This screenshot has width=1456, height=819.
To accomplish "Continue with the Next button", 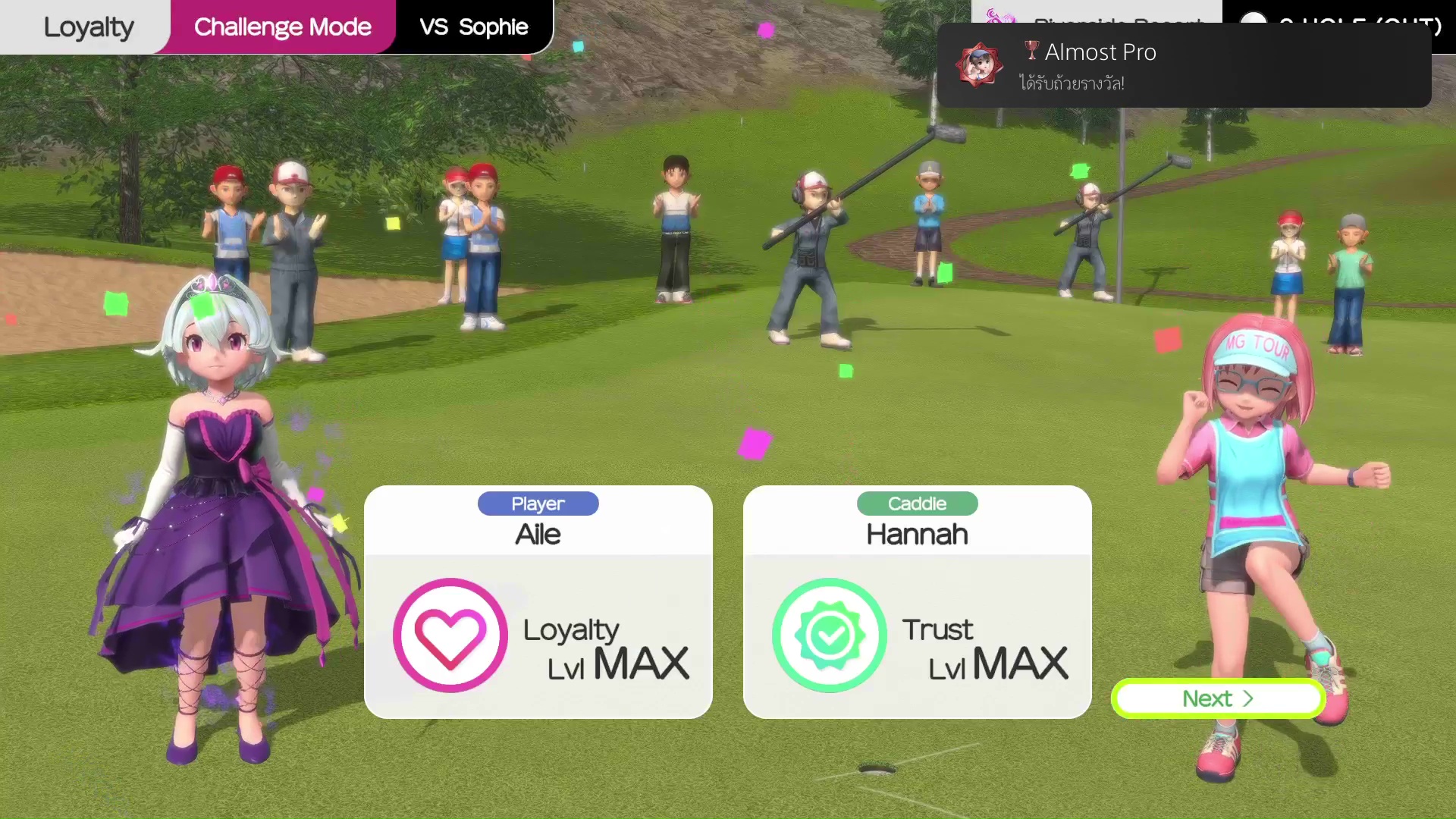I will pyautogui.click(x=1218, y=698).
